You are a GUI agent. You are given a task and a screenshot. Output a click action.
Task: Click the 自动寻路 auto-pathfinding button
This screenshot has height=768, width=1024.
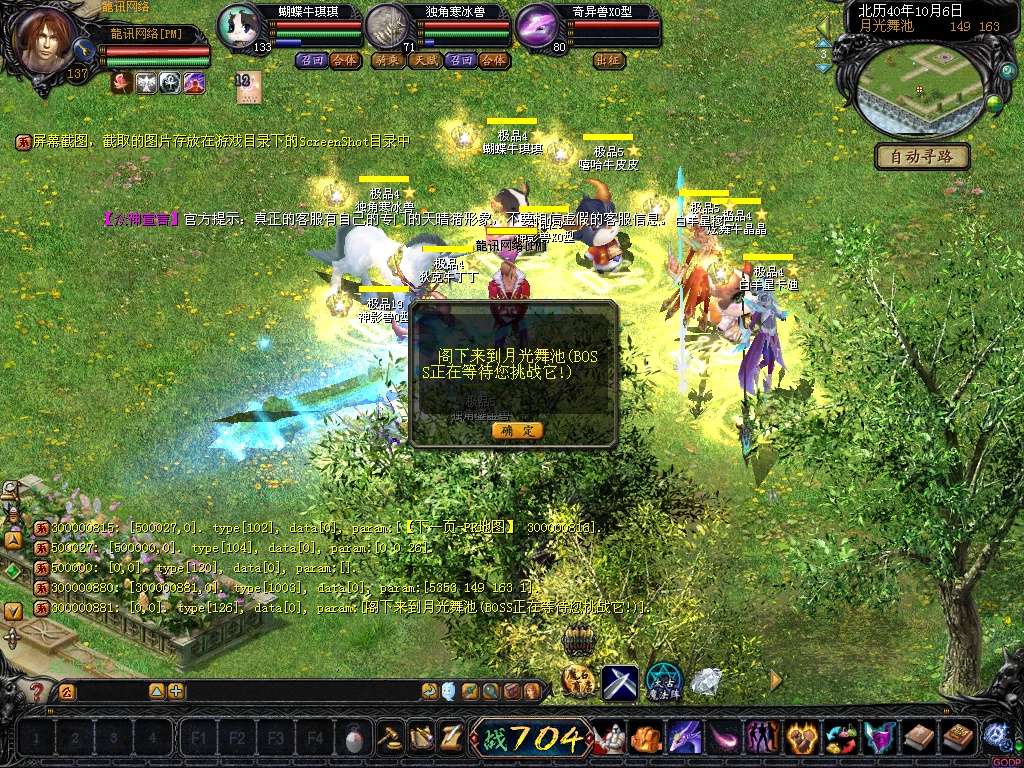point(922,156)
